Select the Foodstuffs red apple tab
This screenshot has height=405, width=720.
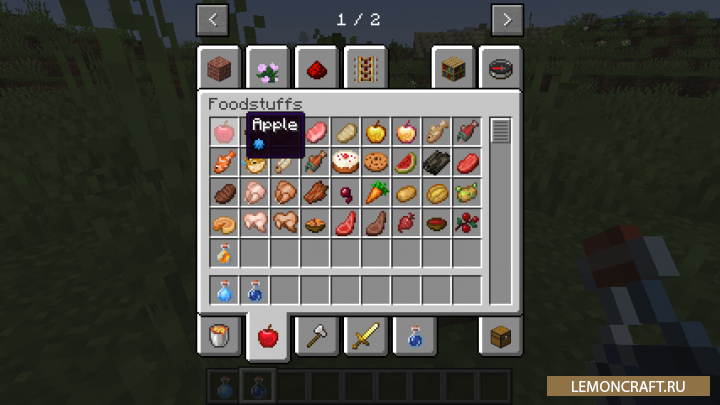268,337
